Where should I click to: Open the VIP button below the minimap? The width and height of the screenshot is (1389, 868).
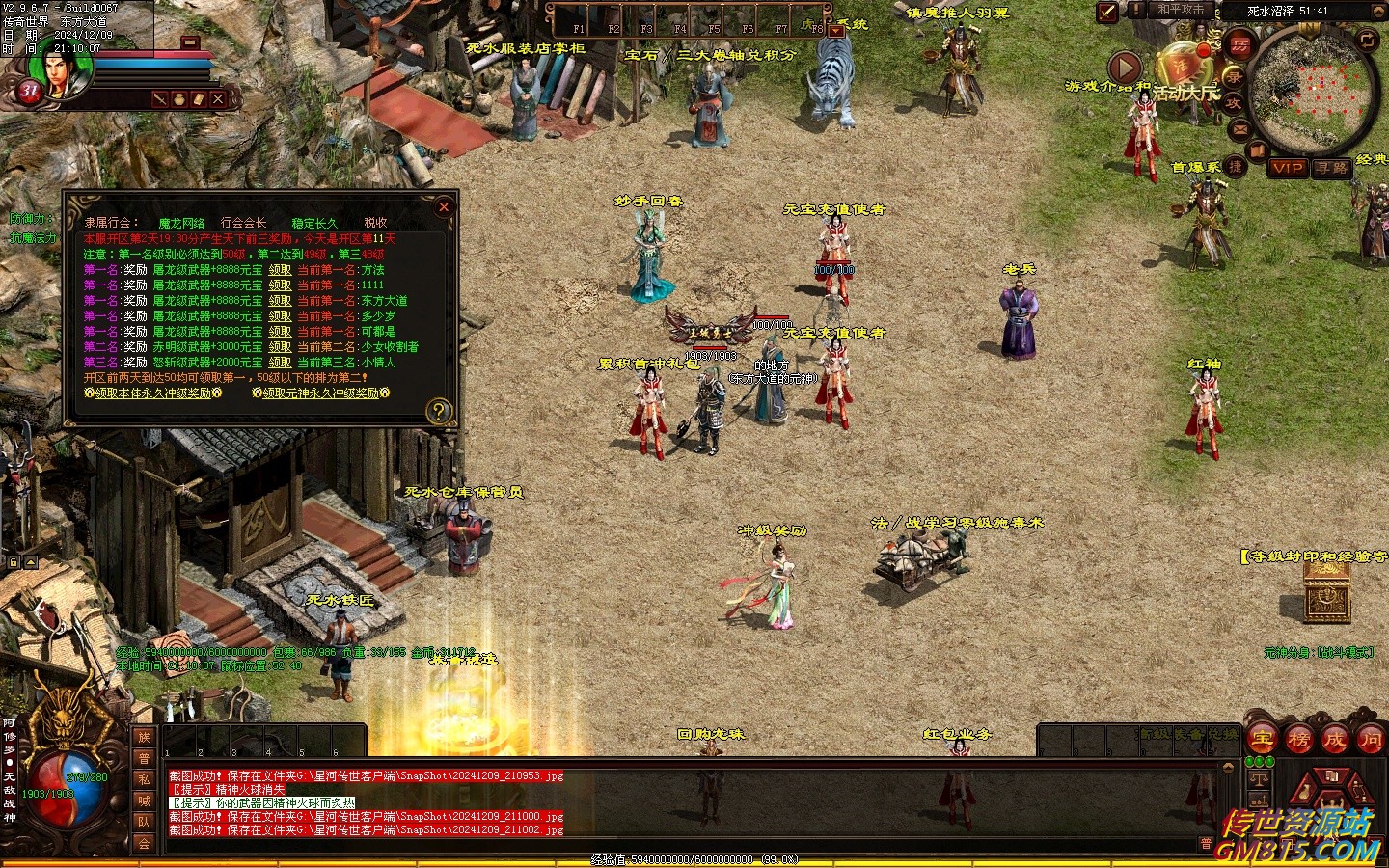(x=1288, y=168)
